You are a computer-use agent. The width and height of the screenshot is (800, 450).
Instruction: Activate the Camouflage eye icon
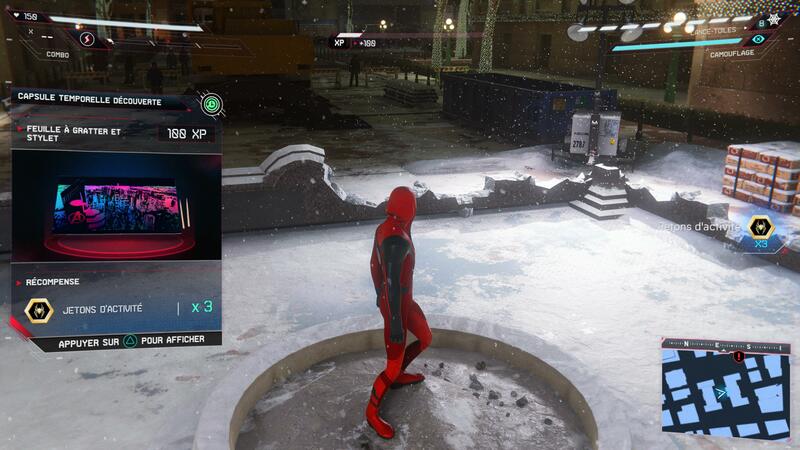tap(757, 39)
